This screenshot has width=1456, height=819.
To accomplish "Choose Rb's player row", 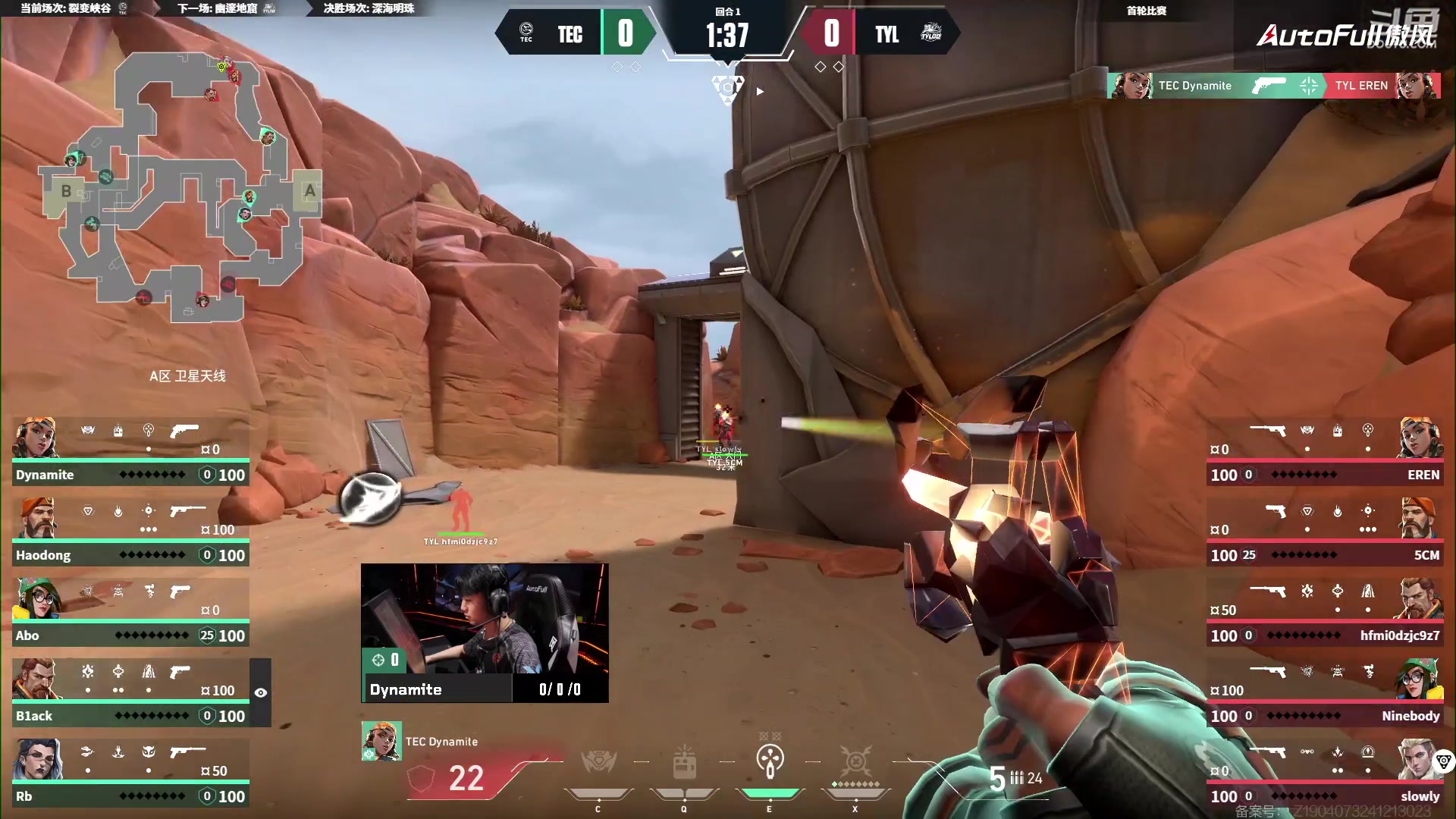I will (130, 773).
